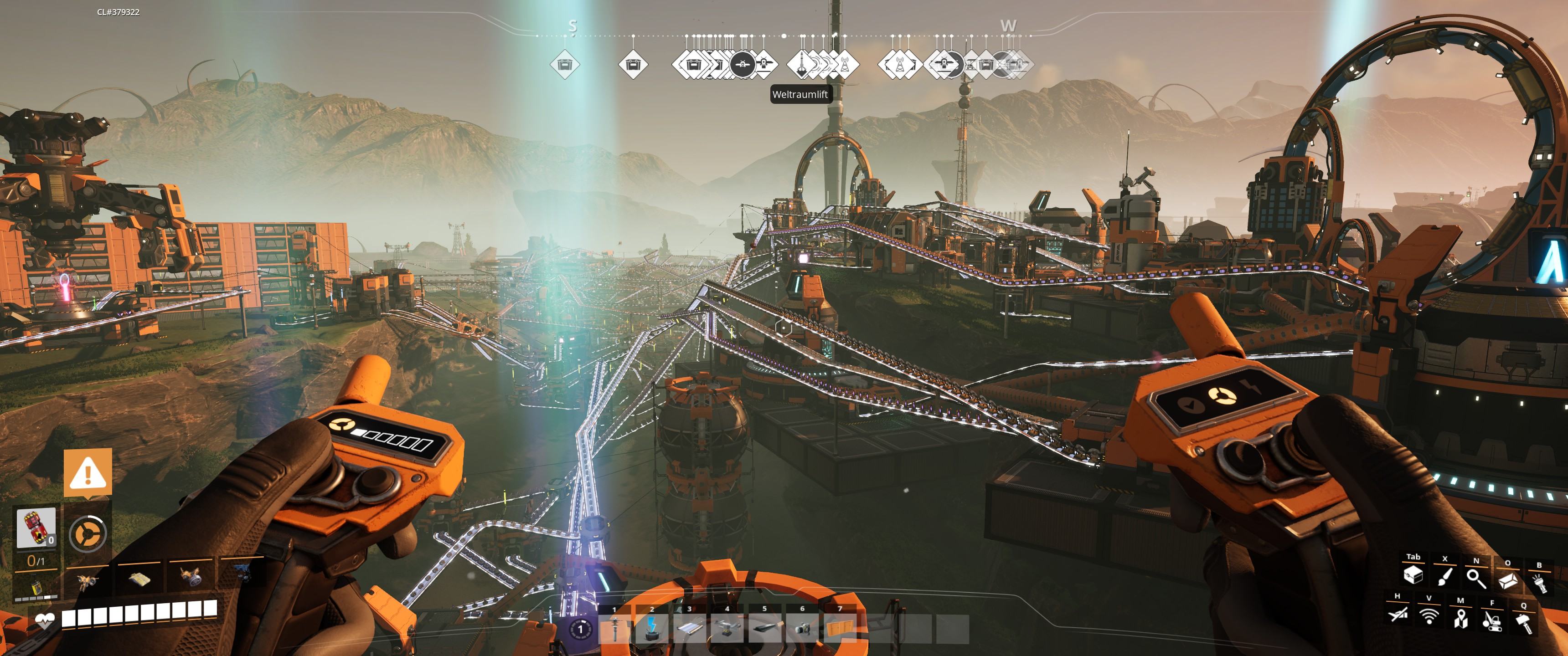Screen dimensions: 1568x656
Task: Select the orange wall in hotbar slot 7
Action: pos(840,629)
